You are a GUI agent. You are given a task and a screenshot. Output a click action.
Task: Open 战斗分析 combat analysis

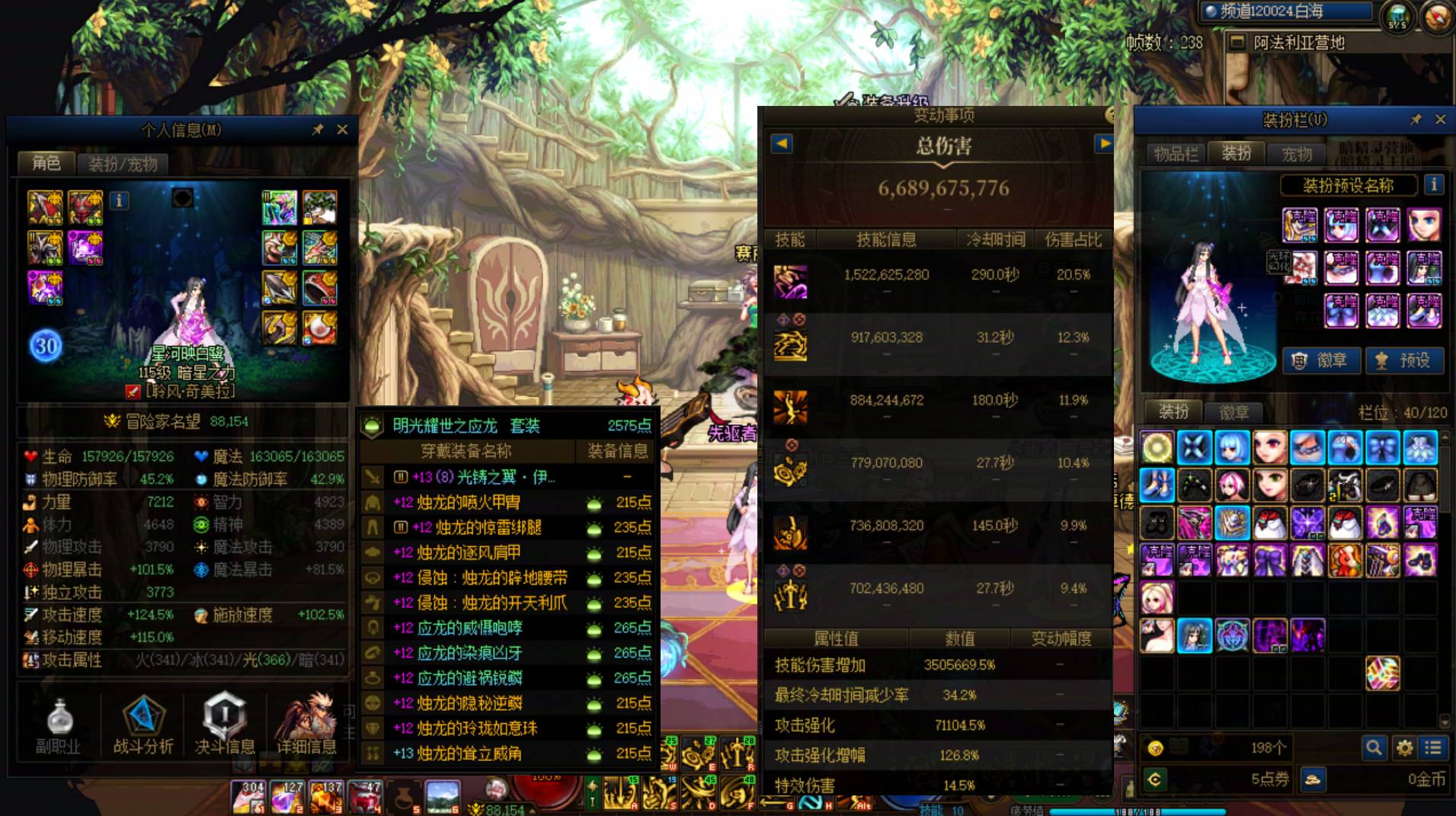(142, 726)
